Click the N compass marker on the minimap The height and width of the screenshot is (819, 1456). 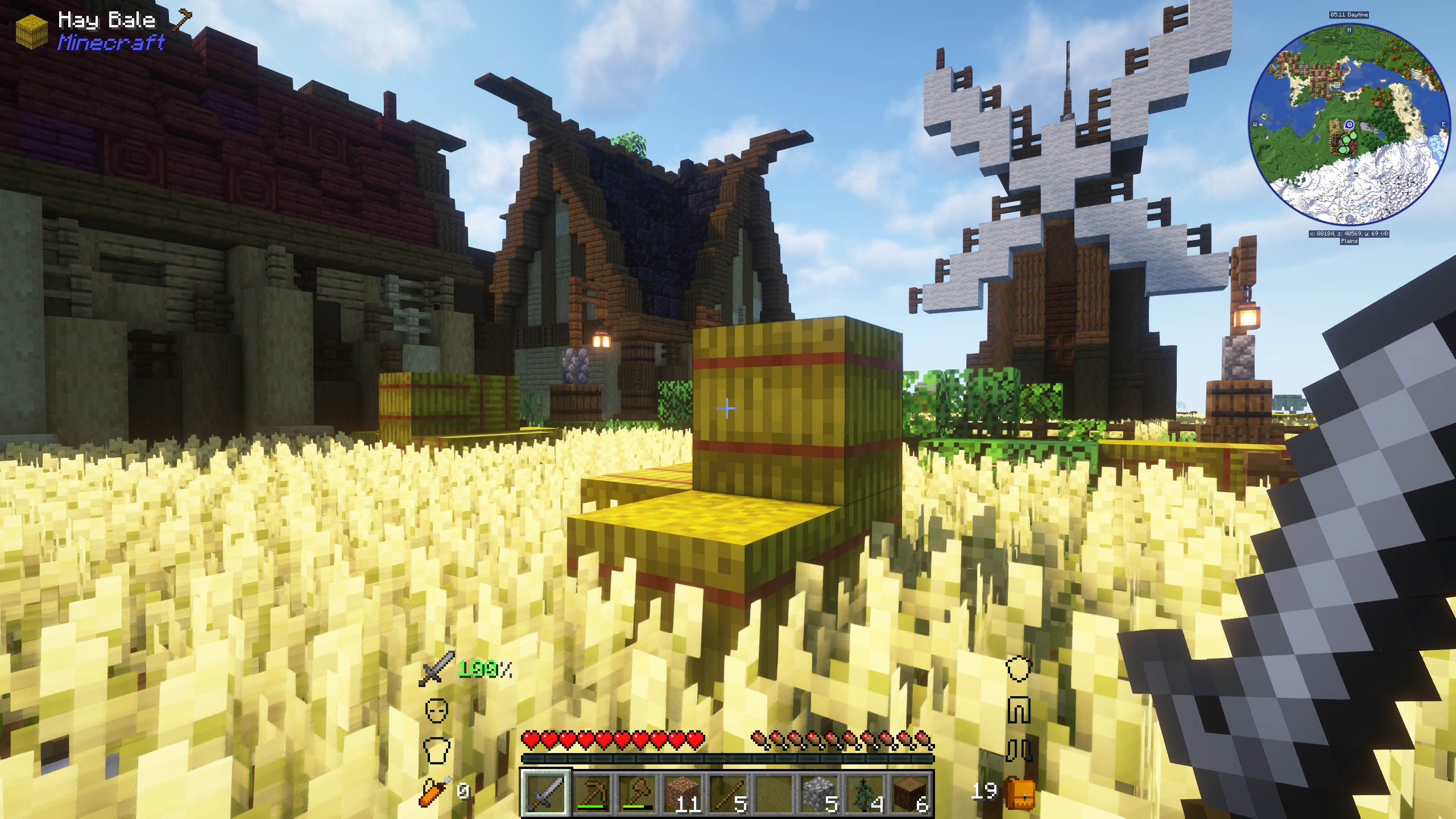(1349, 30)
